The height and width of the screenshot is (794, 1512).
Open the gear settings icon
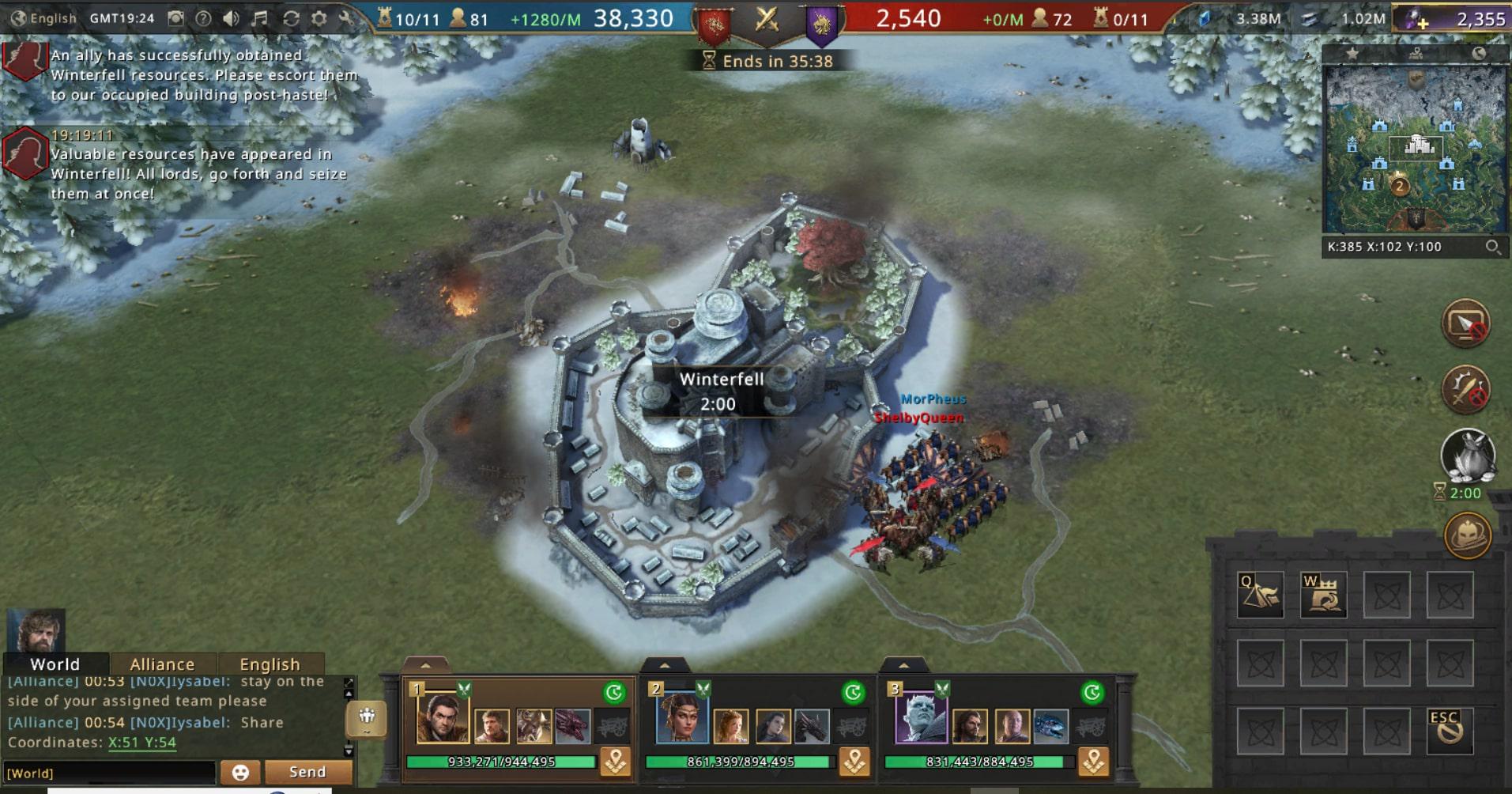[319, 18]
